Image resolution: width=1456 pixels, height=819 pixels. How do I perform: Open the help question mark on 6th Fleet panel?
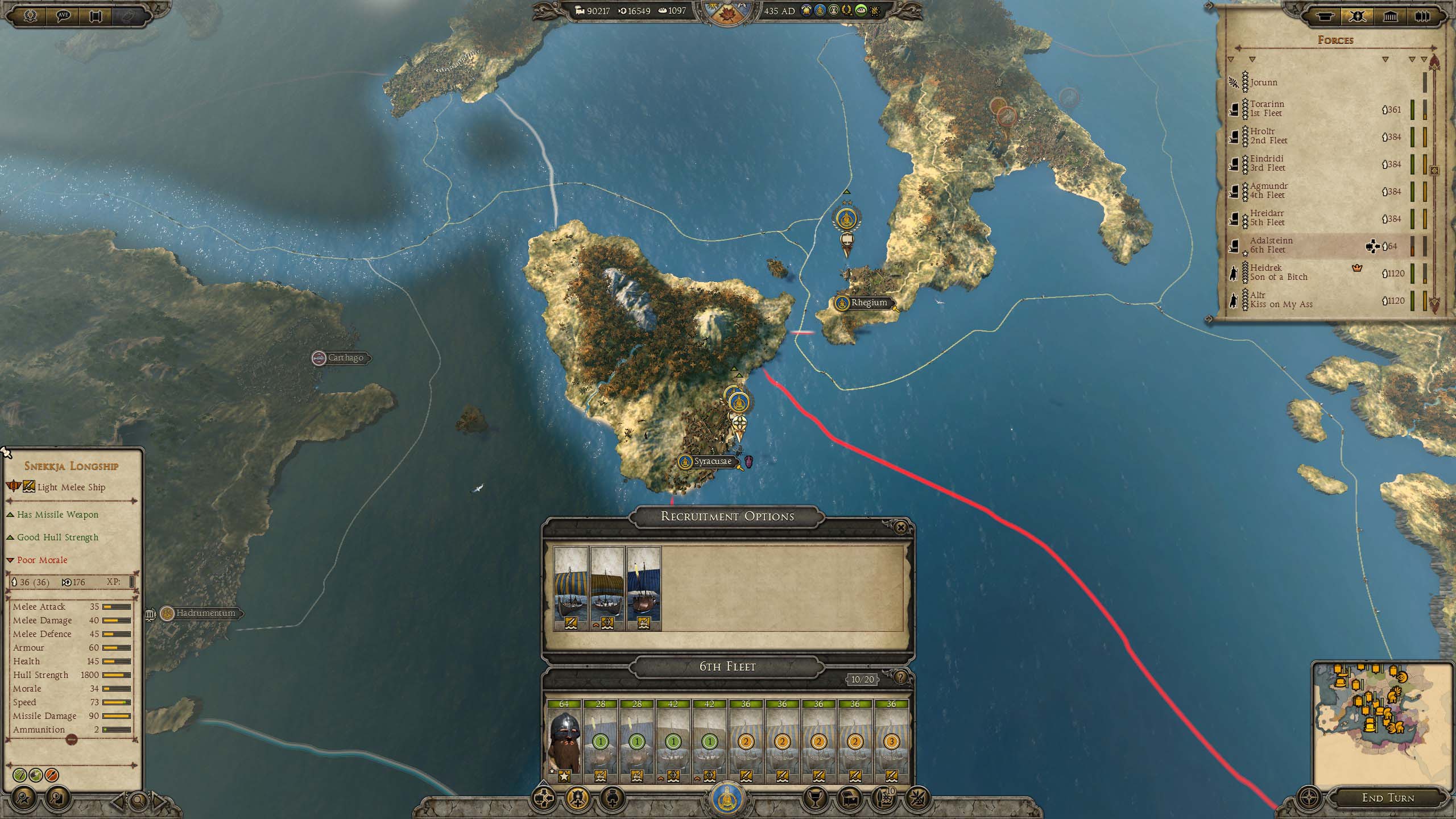[x=900, y=677]
